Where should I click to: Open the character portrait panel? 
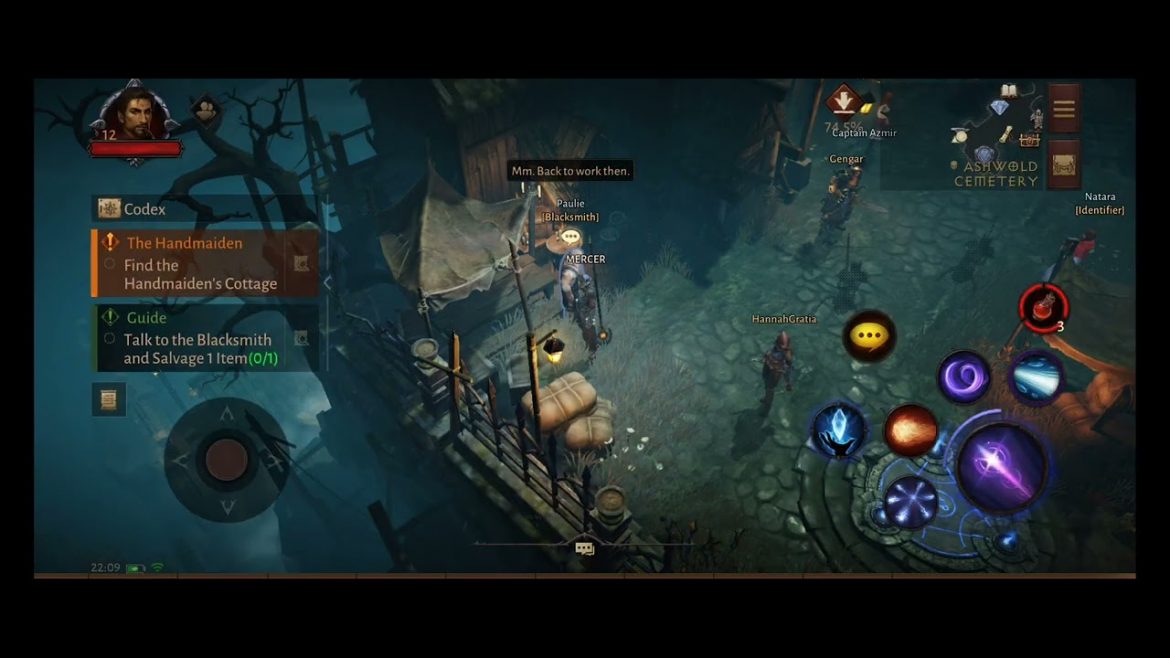click(137, 115)
